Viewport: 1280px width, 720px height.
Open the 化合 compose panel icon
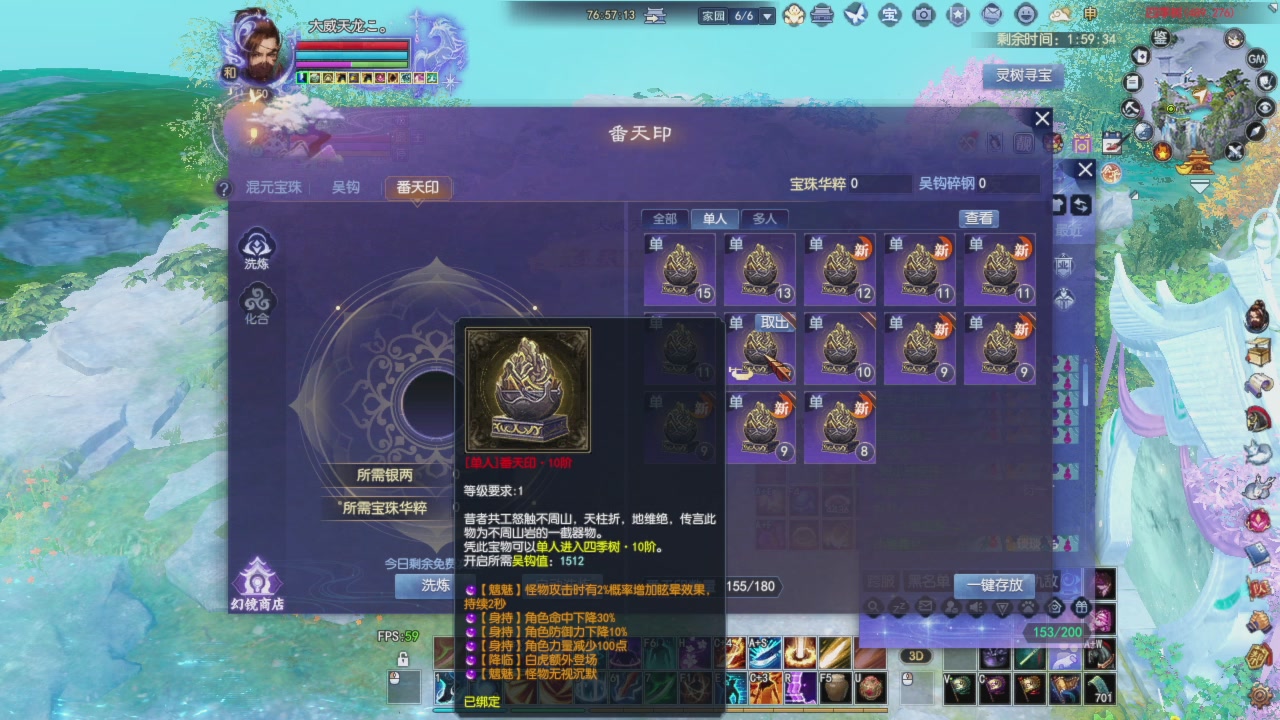(258, 298)
